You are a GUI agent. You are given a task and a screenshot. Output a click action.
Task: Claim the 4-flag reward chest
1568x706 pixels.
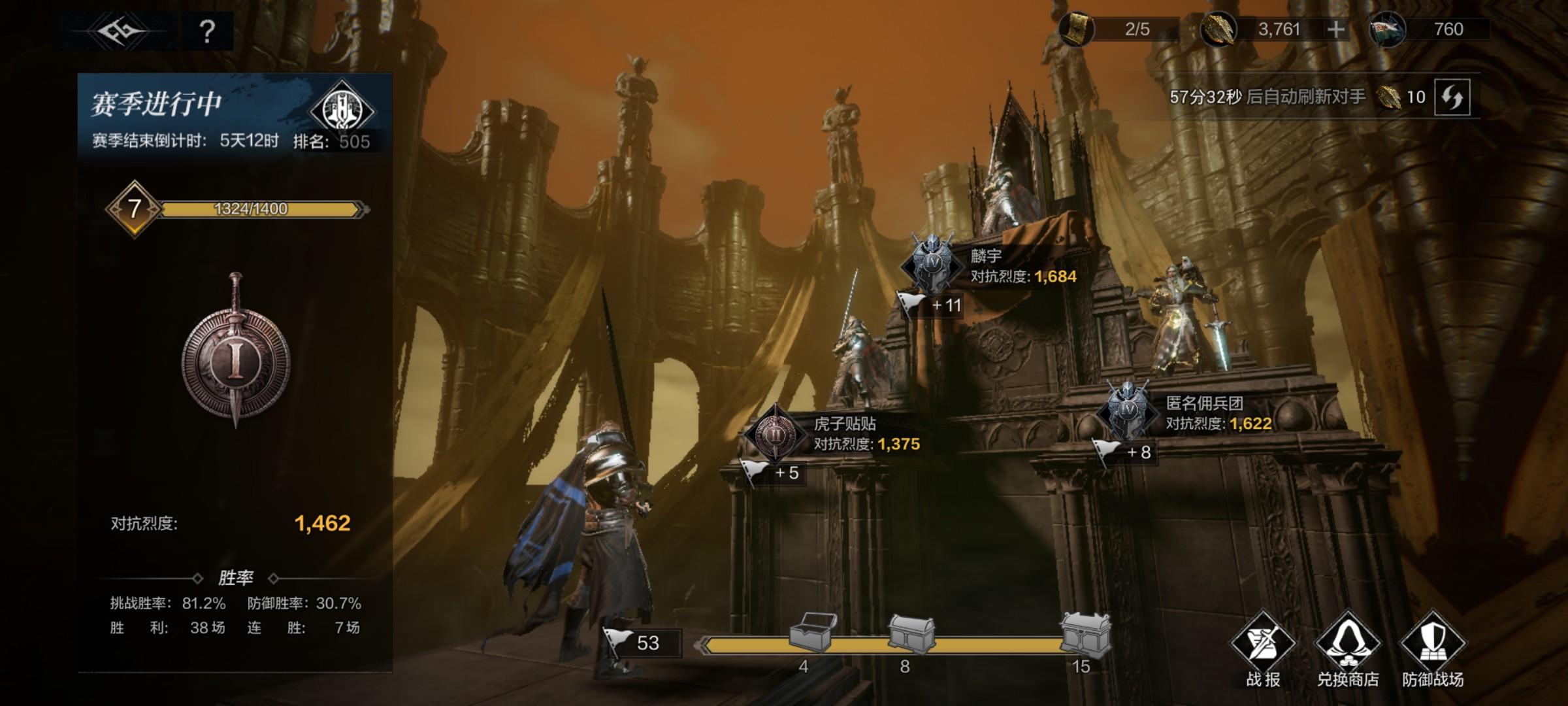point(812,632)
